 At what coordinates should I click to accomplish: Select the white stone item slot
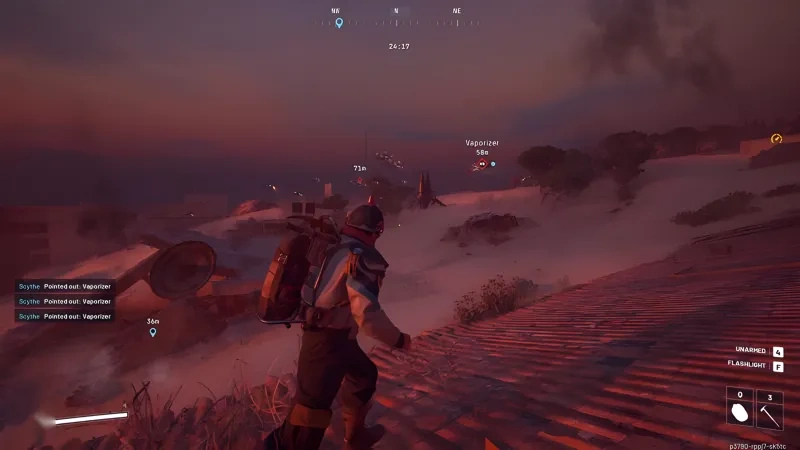click(x=740, y=408)
